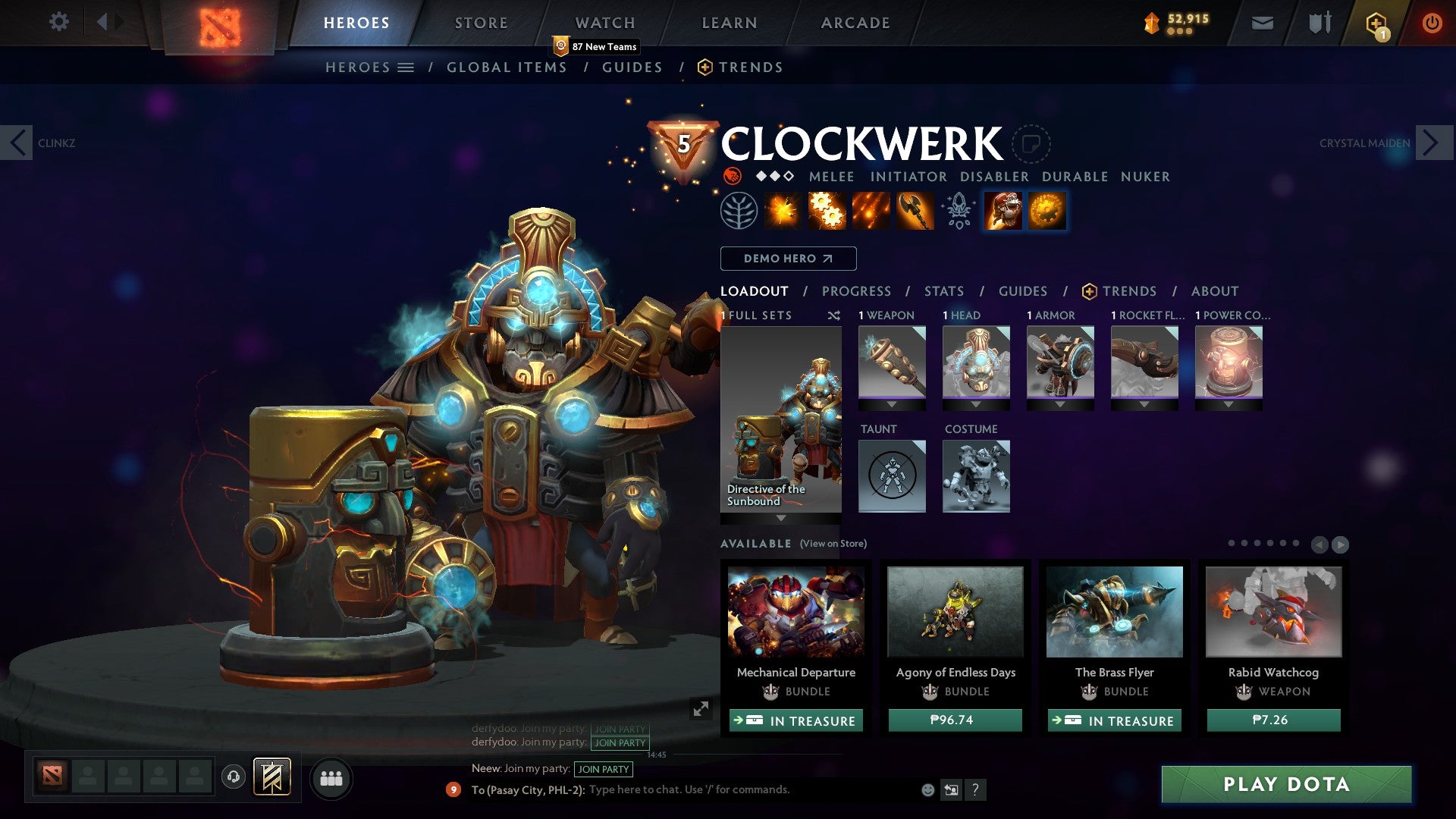Click the DEMO HERO button
The height and width of the screenshot is (819, 1456).
(x=787, y=258)
